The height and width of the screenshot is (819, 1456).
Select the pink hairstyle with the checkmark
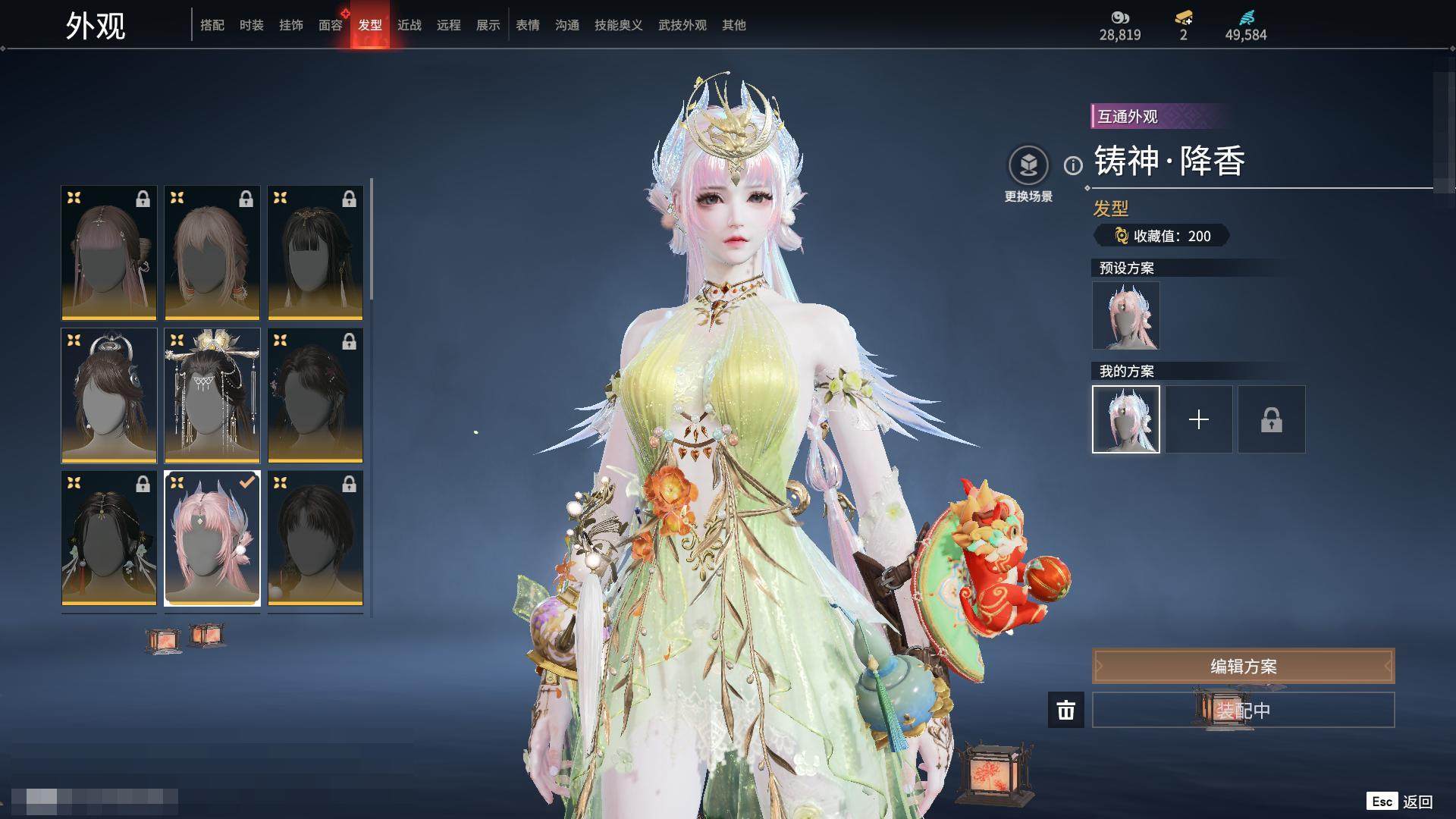[x=212, y=538]
